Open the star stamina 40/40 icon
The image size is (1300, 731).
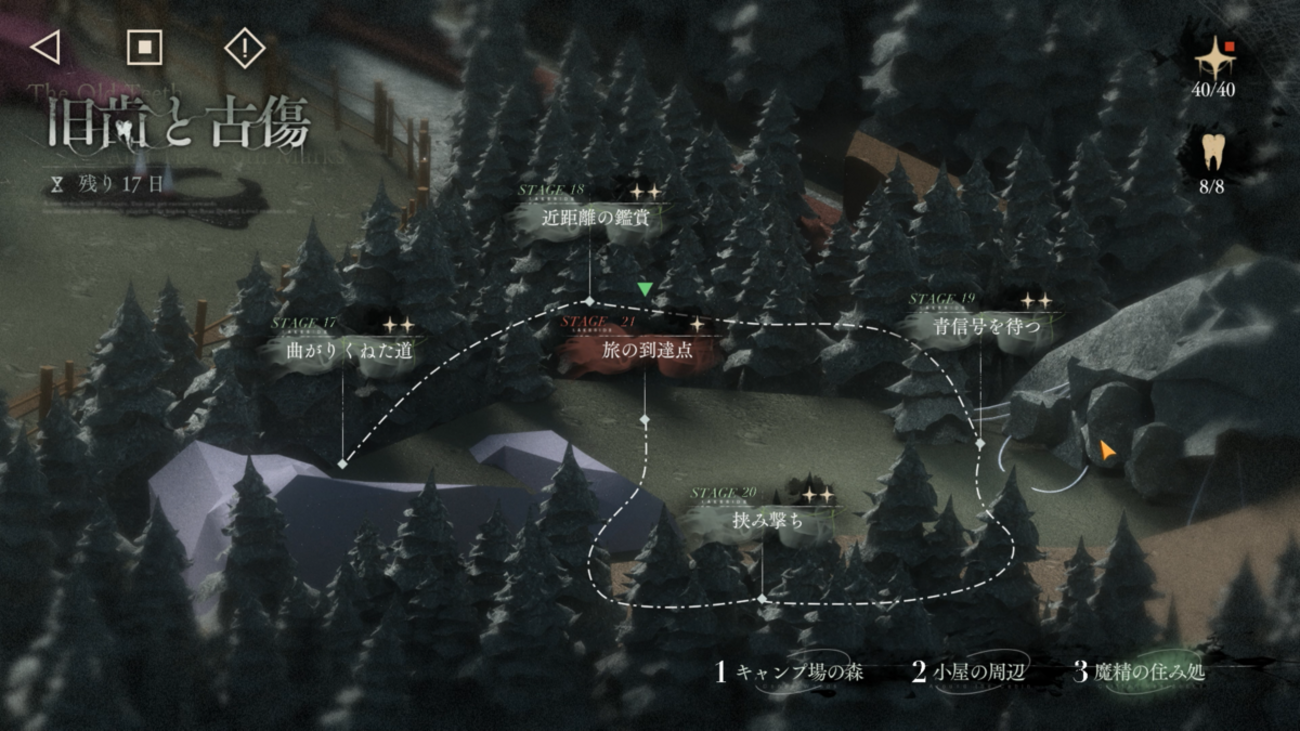1215,64
